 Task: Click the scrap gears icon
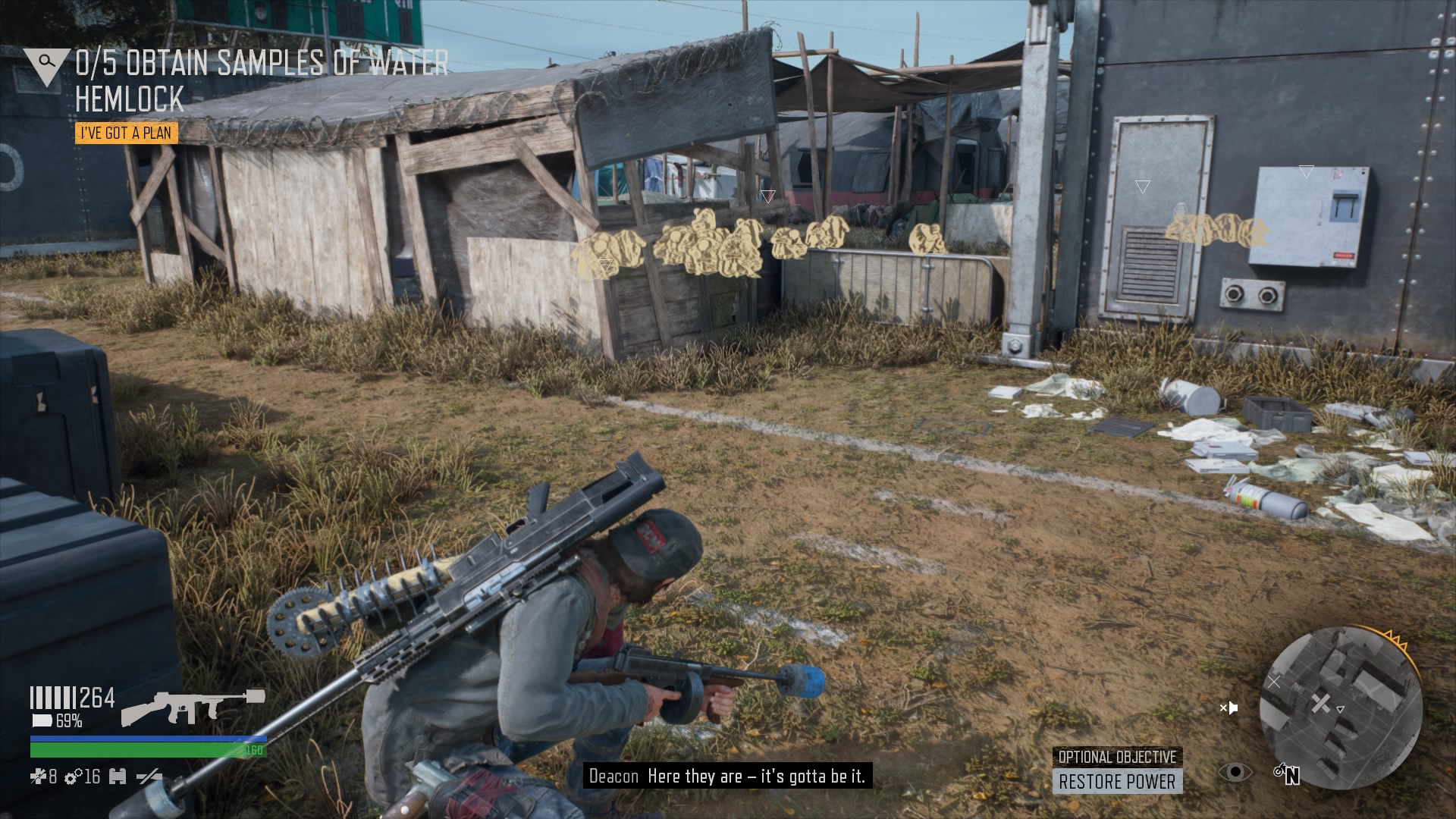point(74,776)
